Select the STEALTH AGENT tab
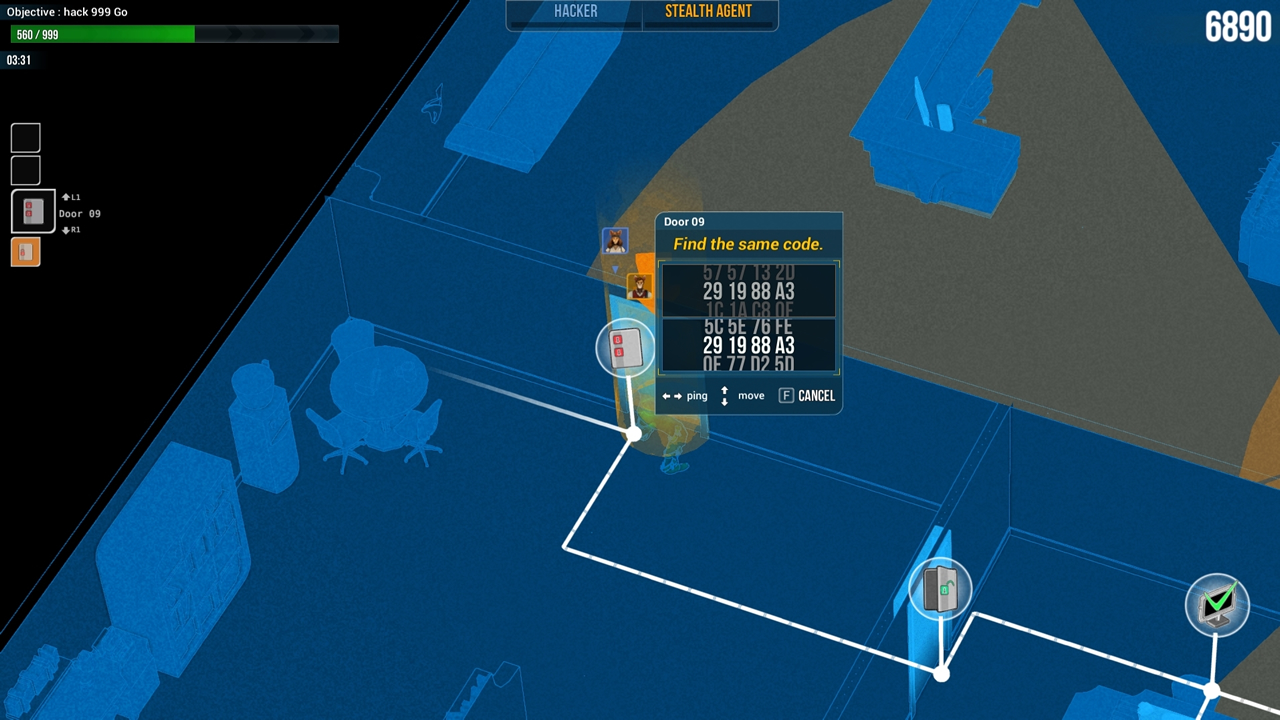Screen dimensions: 1280x720 point(709,12)
